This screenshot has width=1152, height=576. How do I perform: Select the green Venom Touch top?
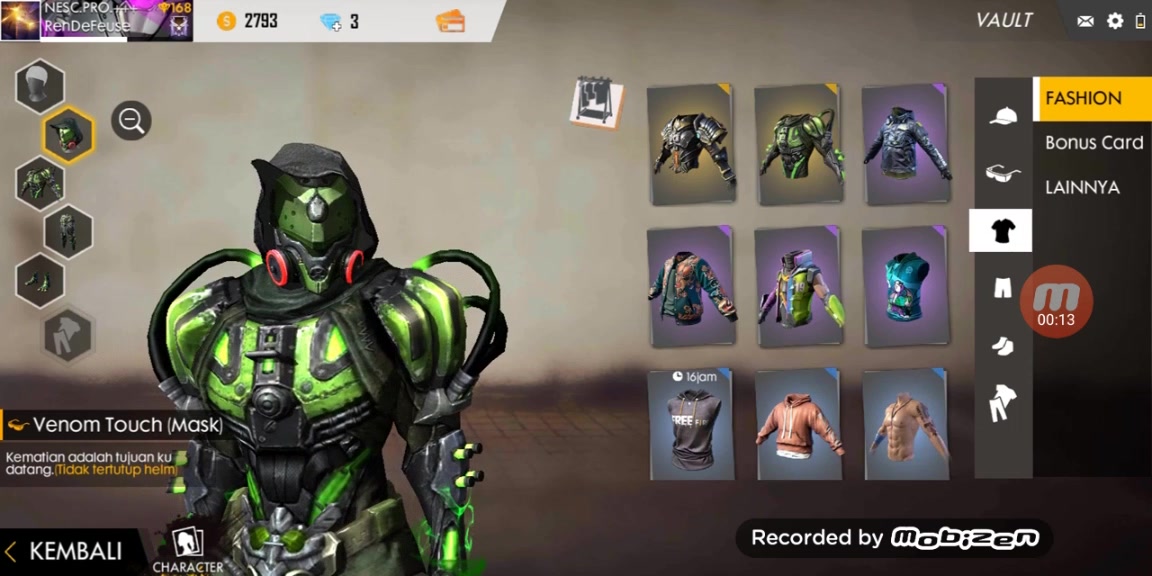796,146
